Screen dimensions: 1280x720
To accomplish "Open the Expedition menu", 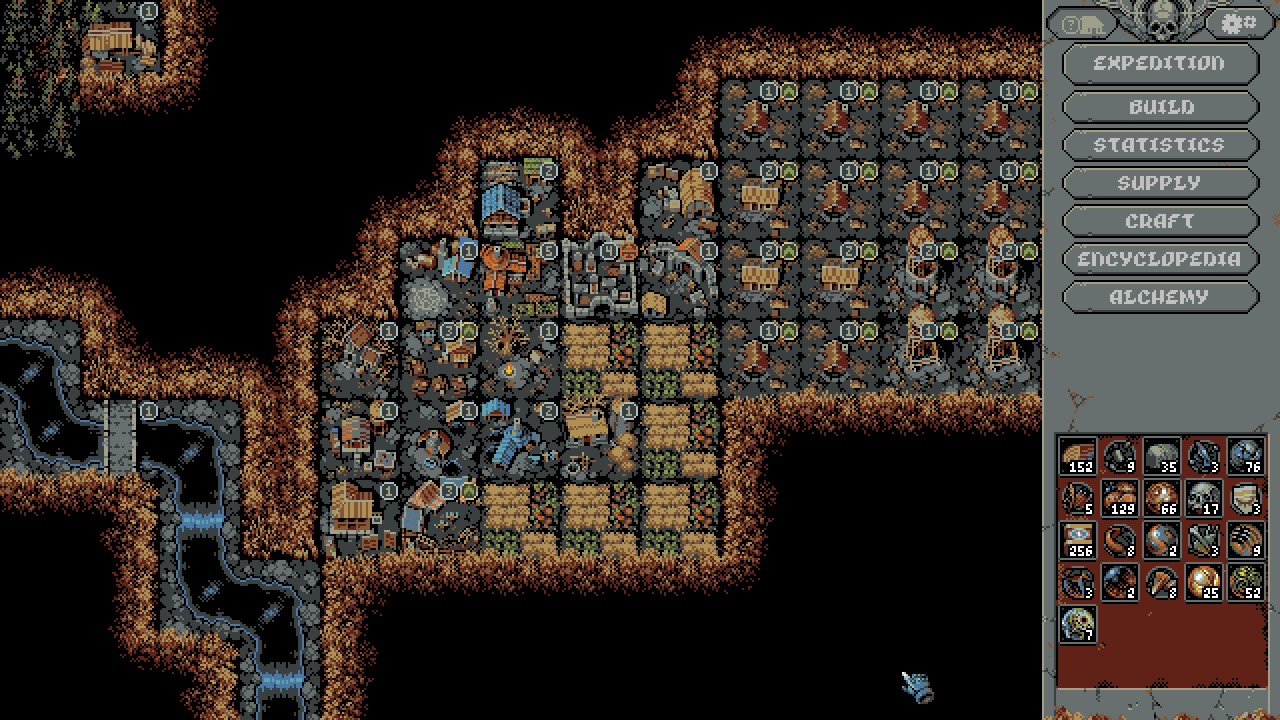I will pos(1159,63).
